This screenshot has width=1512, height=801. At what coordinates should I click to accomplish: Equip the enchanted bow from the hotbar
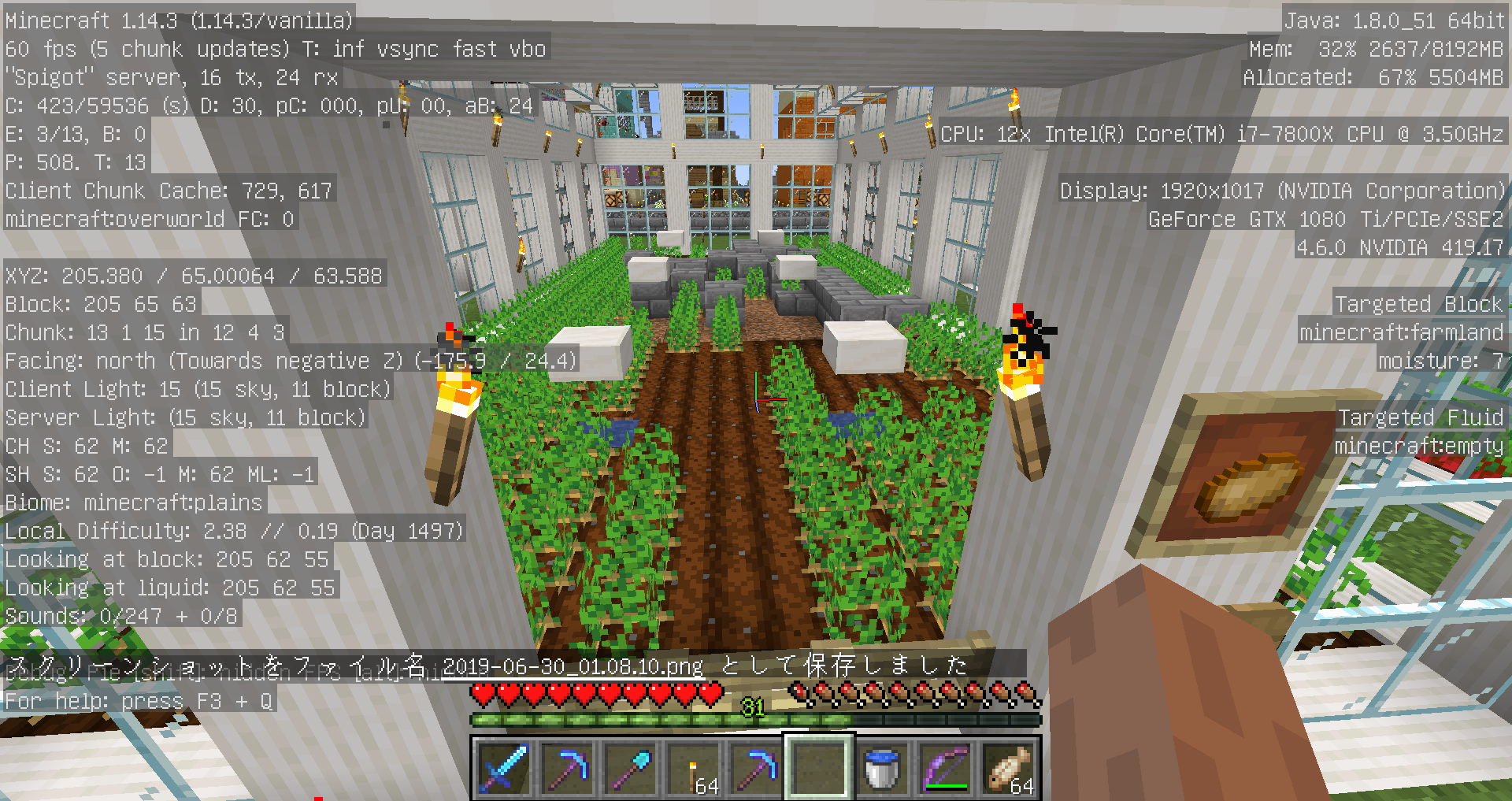(944, 768)
